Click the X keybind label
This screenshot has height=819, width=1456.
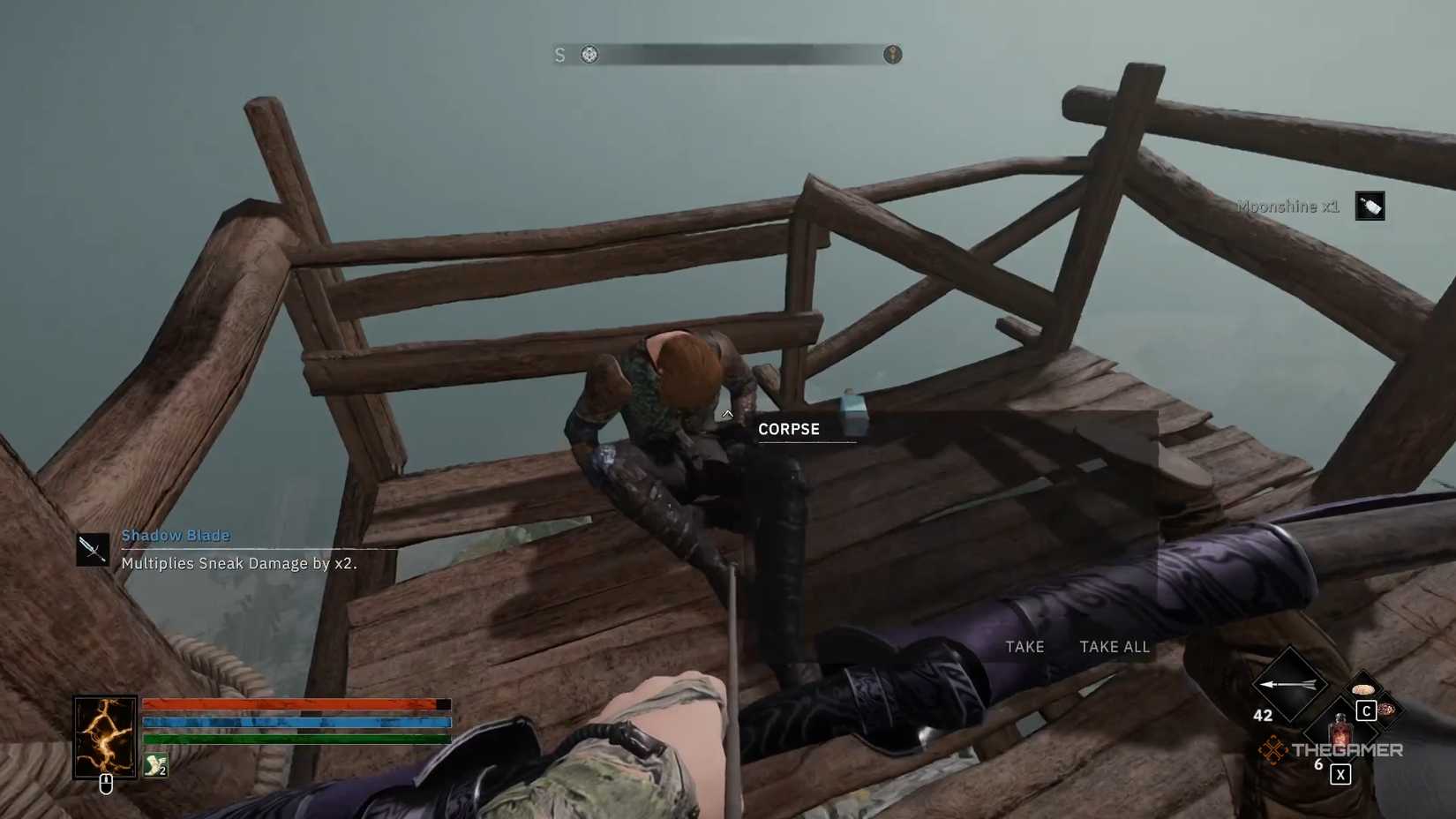point(1340,774)
